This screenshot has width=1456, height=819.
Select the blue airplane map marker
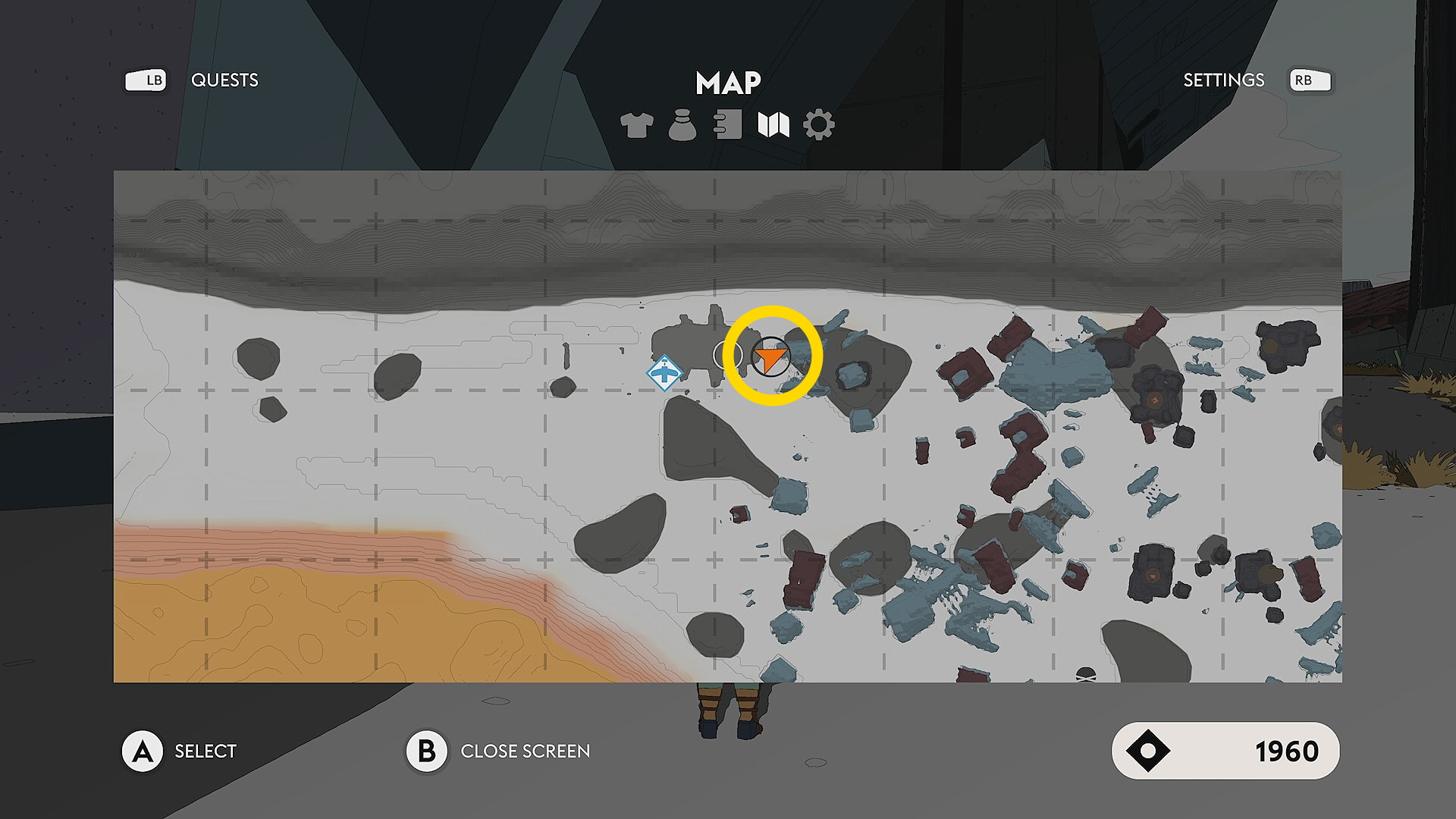click(x=664, y=372)
